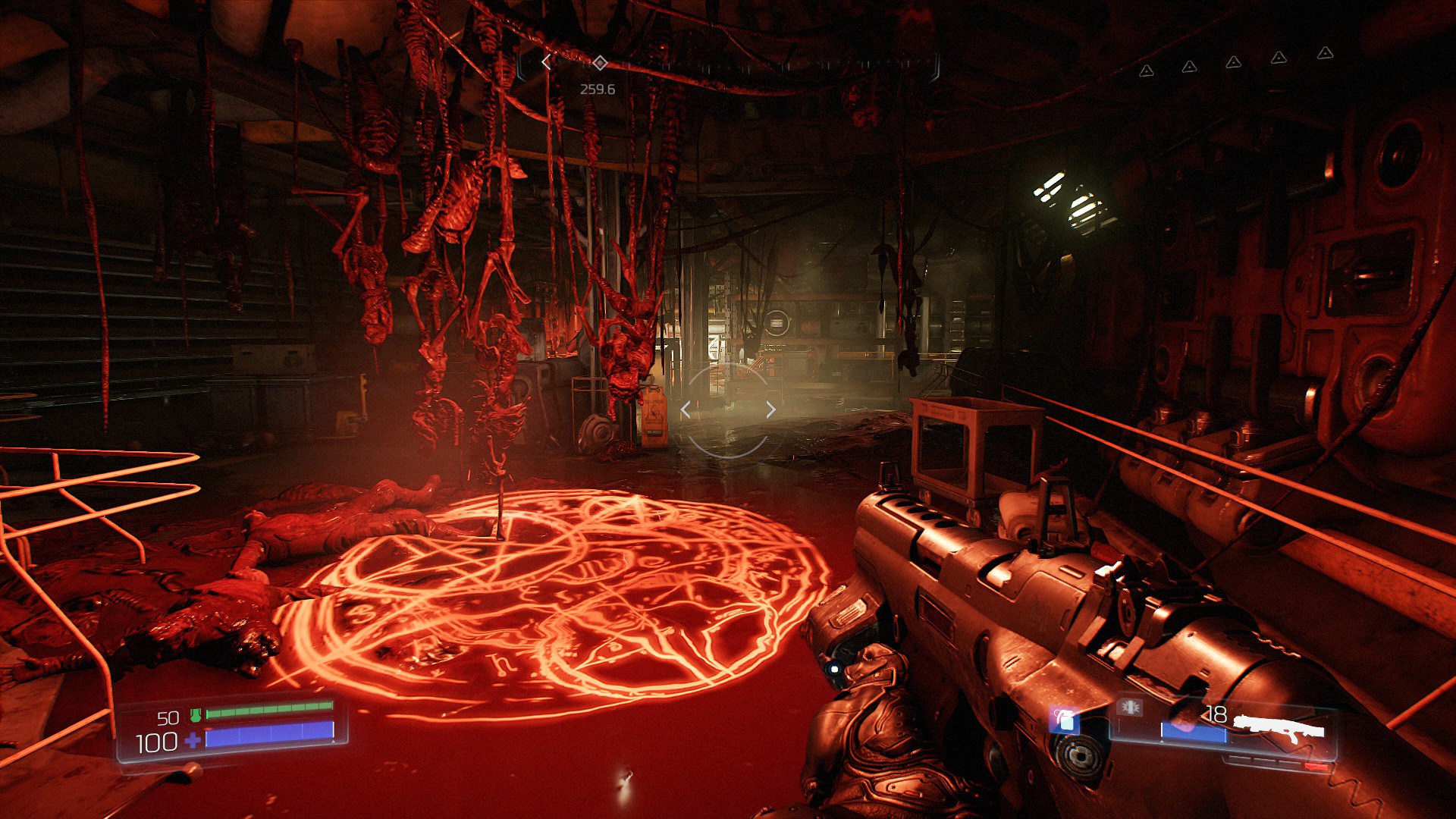Select the 18 shell ammo counter
The width and height of the screenshot is (1456, 819).
pos(1216,713)
